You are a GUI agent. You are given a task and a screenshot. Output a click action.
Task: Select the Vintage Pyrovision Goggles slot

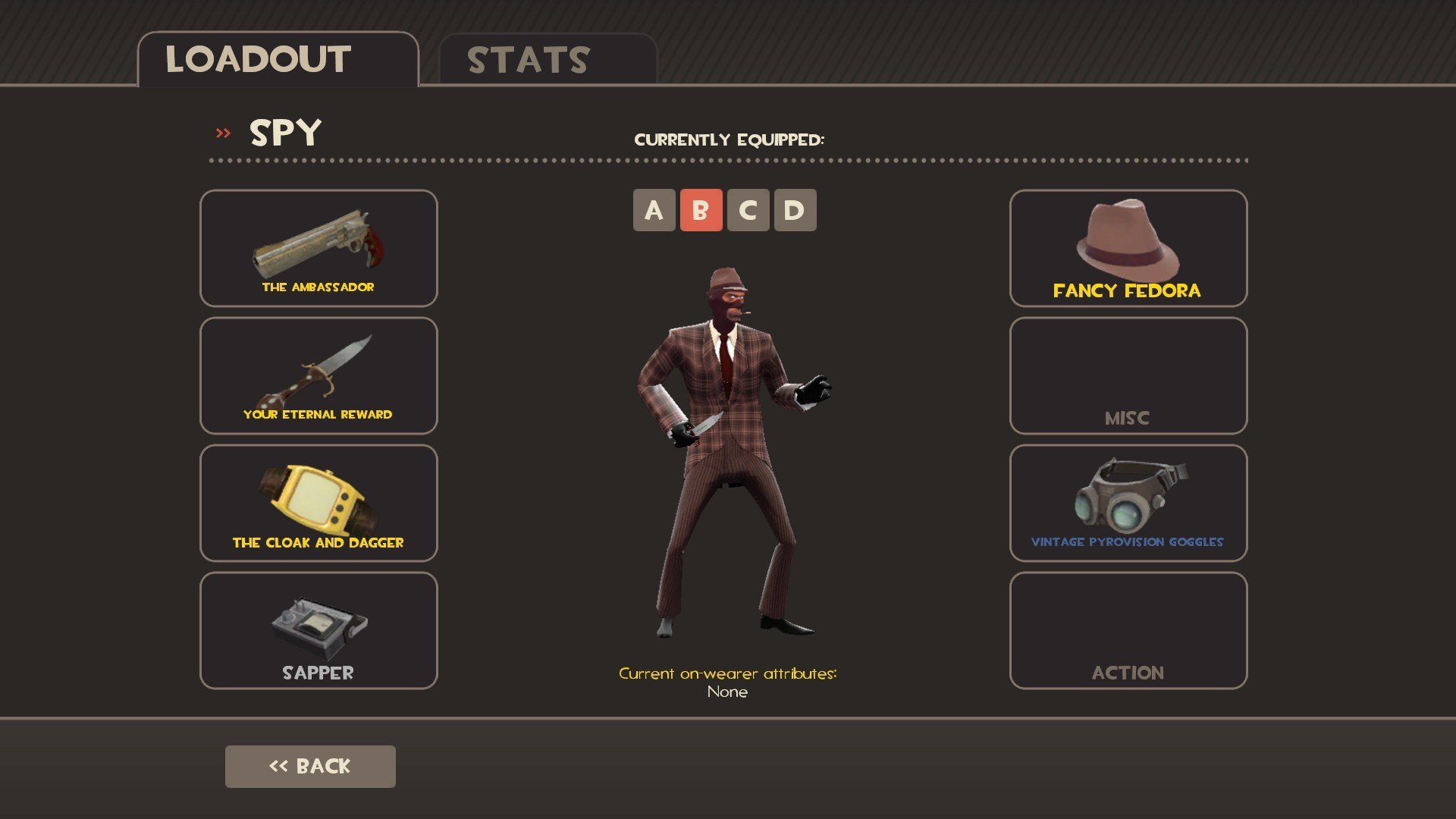1128,503
